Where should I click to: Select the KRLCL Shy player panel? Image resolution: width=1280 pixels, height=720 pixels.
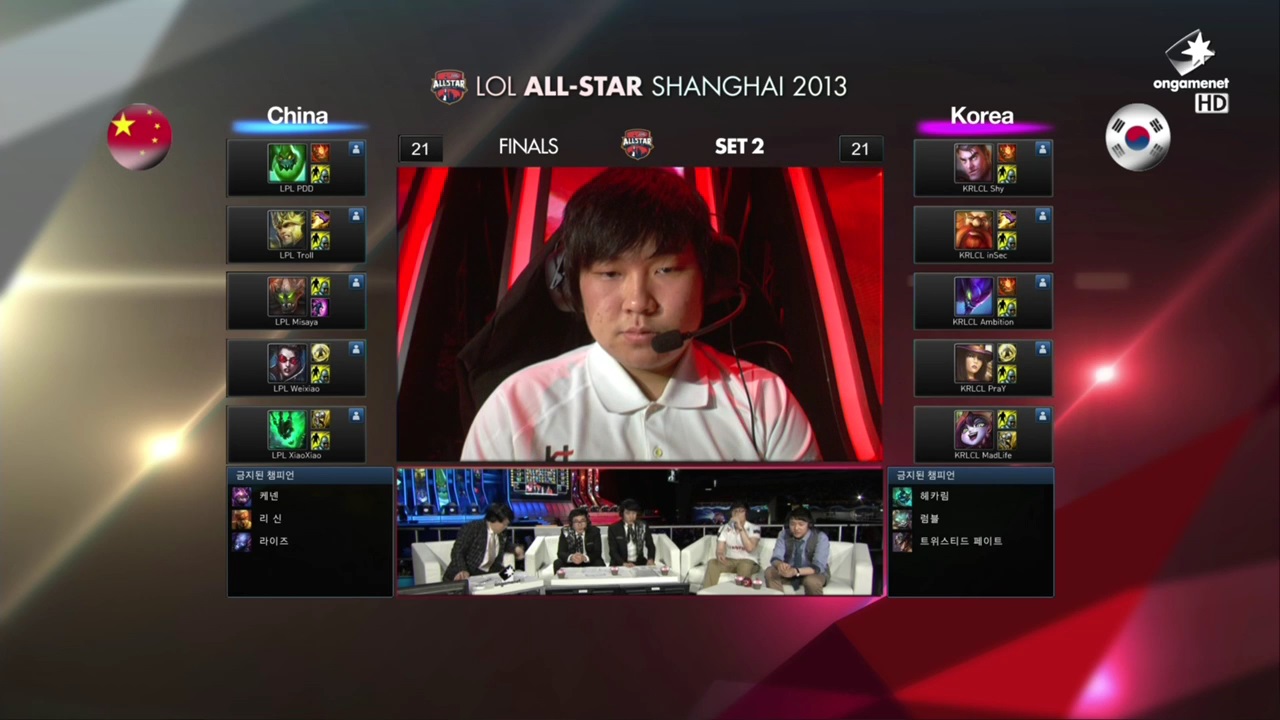tap(982, 168)
